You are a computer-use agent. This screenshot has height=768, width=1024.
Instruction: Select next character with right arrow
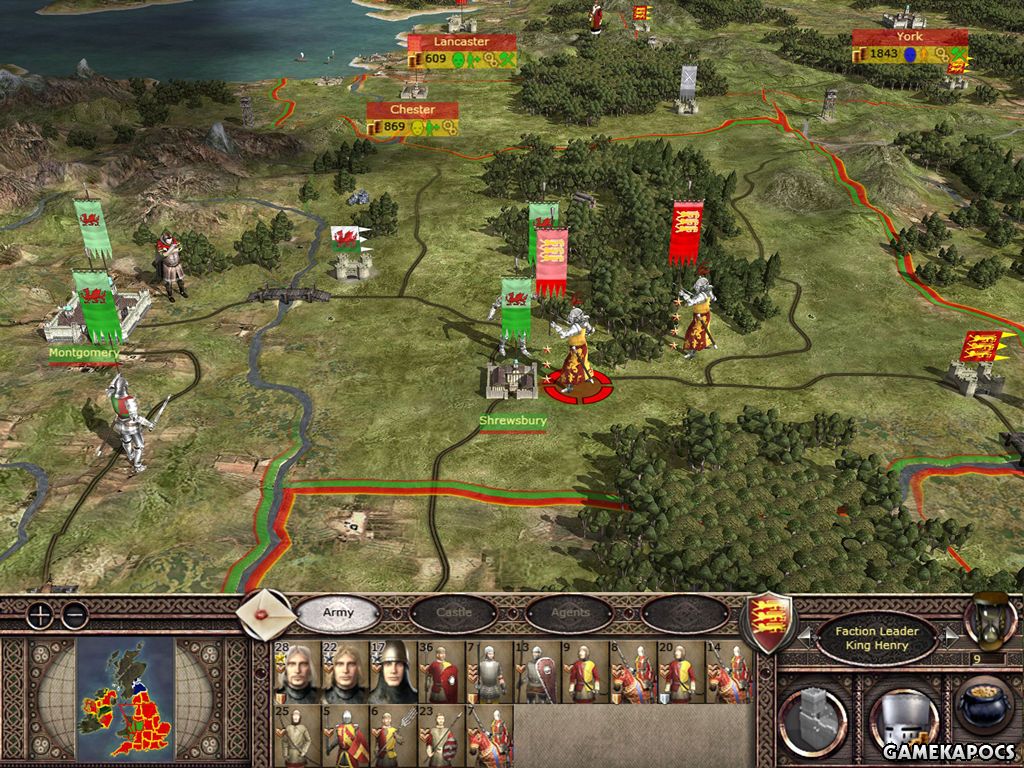[x=951, y=636]
